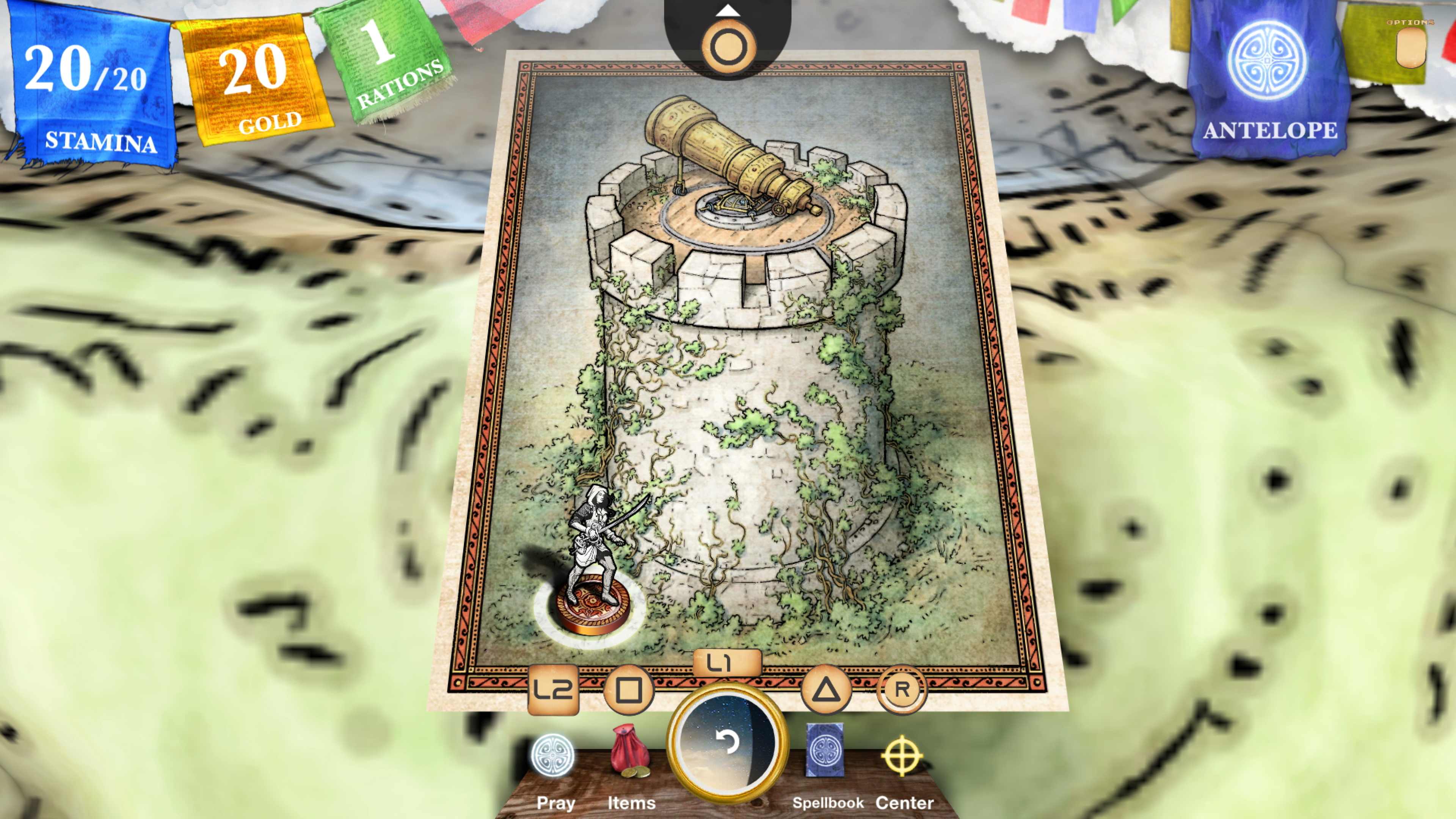The height and width of the screenshot is (819, 1456).
Task: Click the Spellbook text label
Action: tap(828, 803)
